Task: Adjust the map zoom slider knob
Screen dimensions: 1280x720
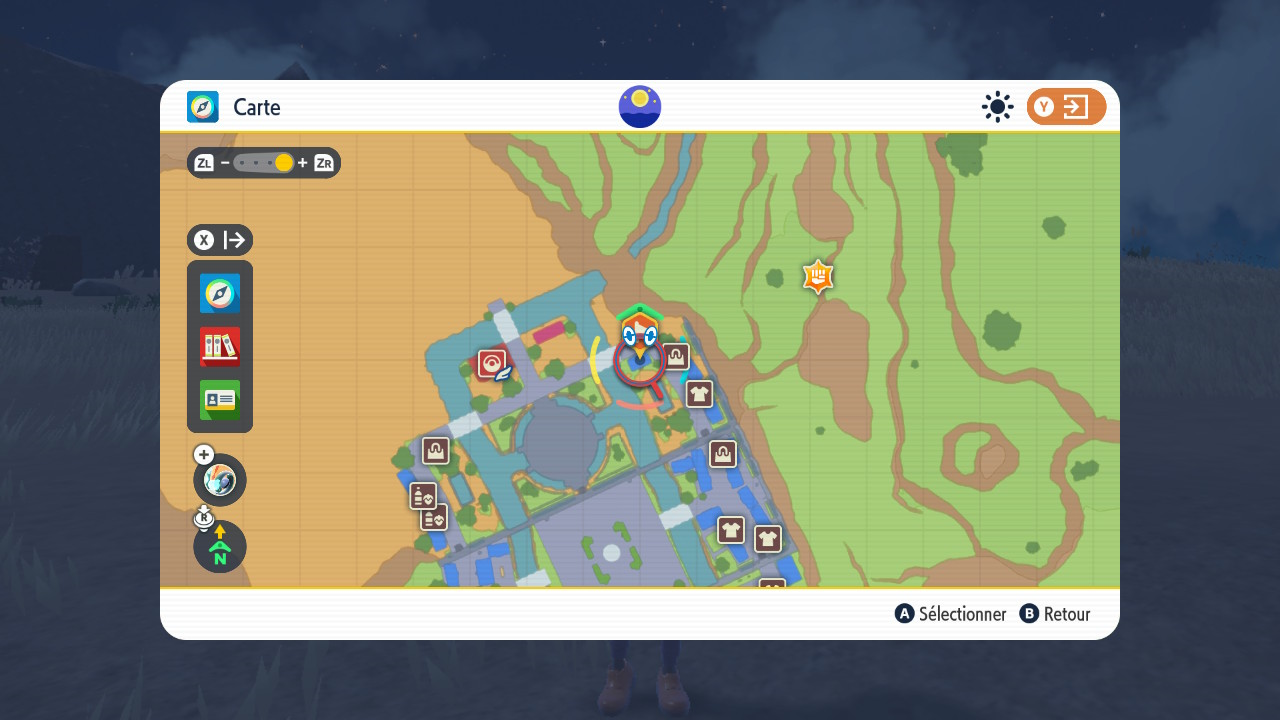Action: [x=284, y=163]
